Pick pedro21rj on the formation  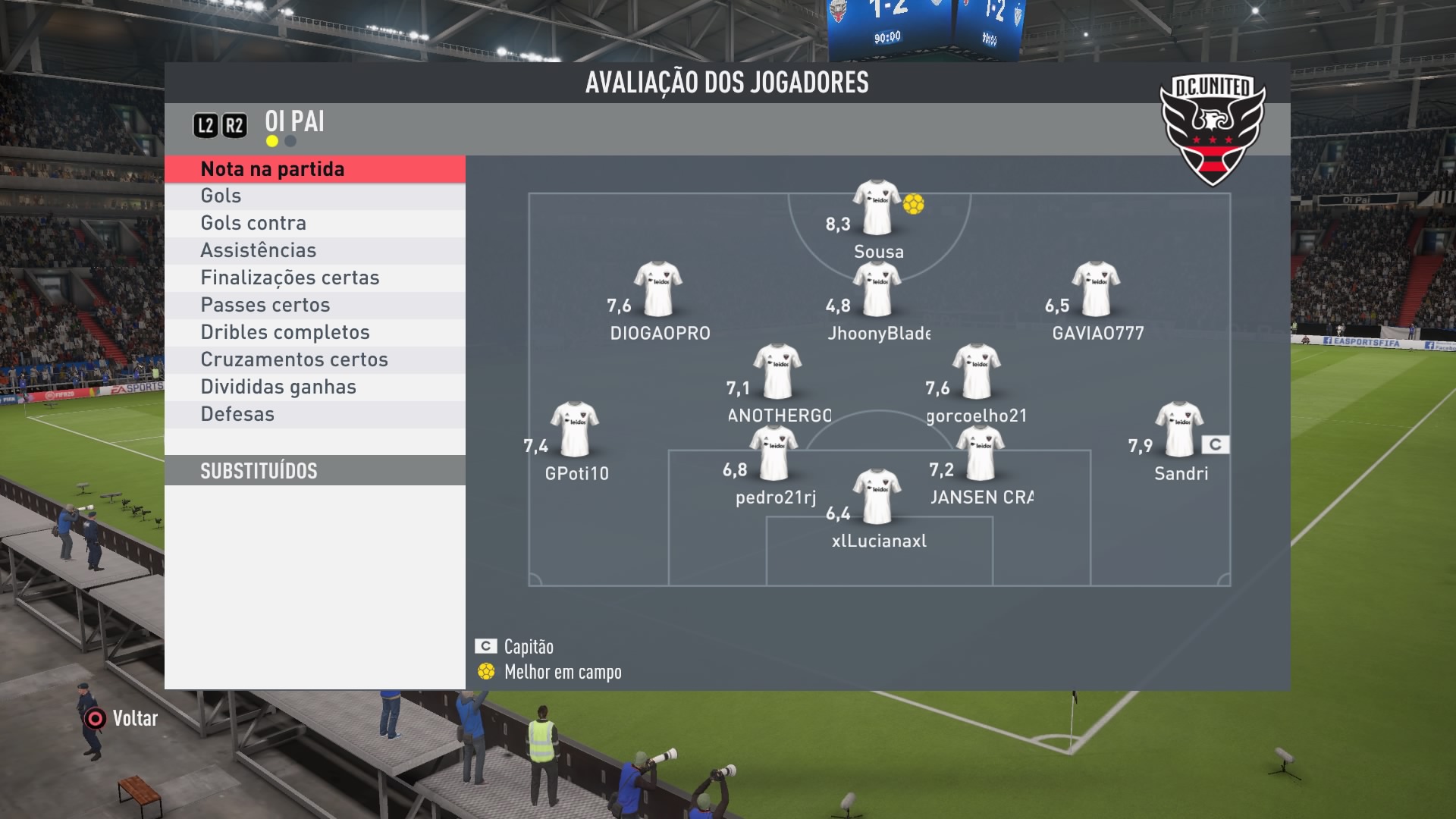[773, 453]
